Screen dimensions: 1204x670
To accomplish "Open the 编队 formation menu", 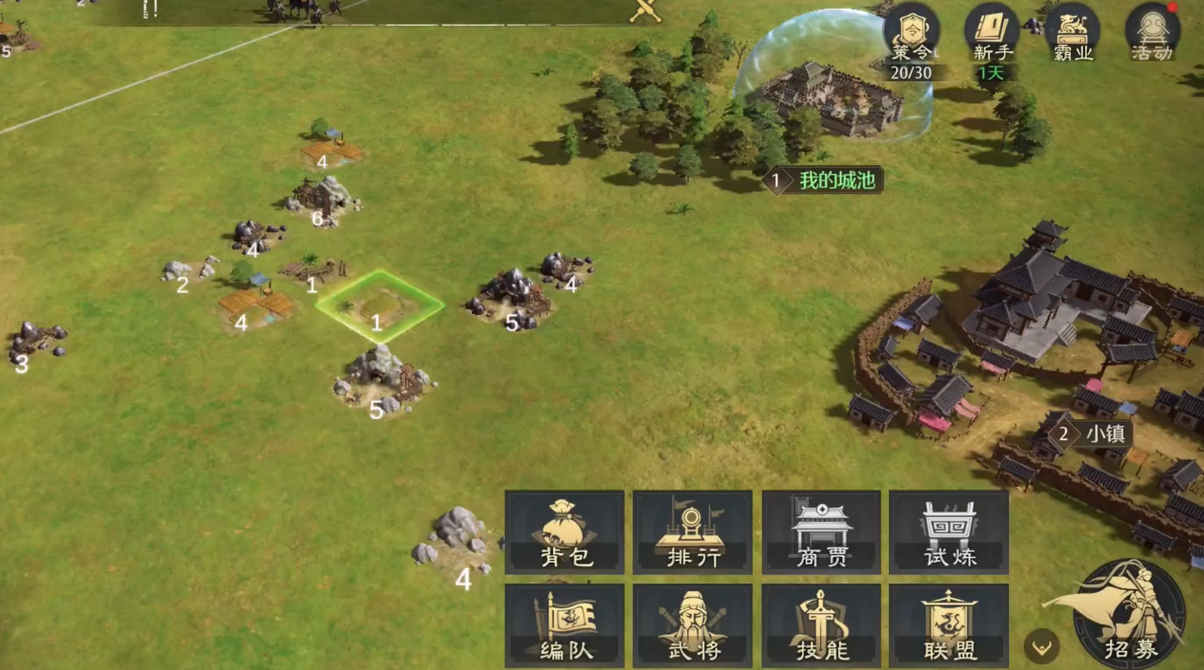I will pyautogui.click(x=565, y=626).
